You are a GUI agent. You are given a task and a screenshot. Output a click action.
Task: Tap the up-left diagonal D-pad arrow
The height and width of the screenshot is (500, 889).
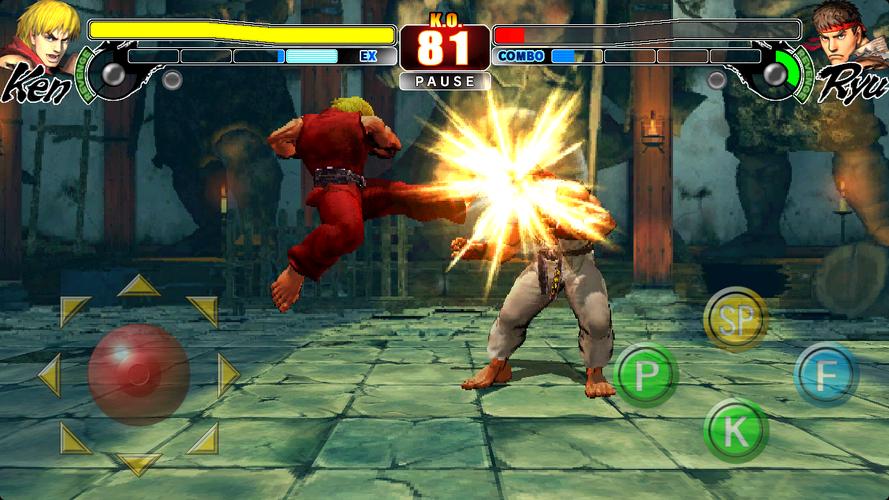73,310
